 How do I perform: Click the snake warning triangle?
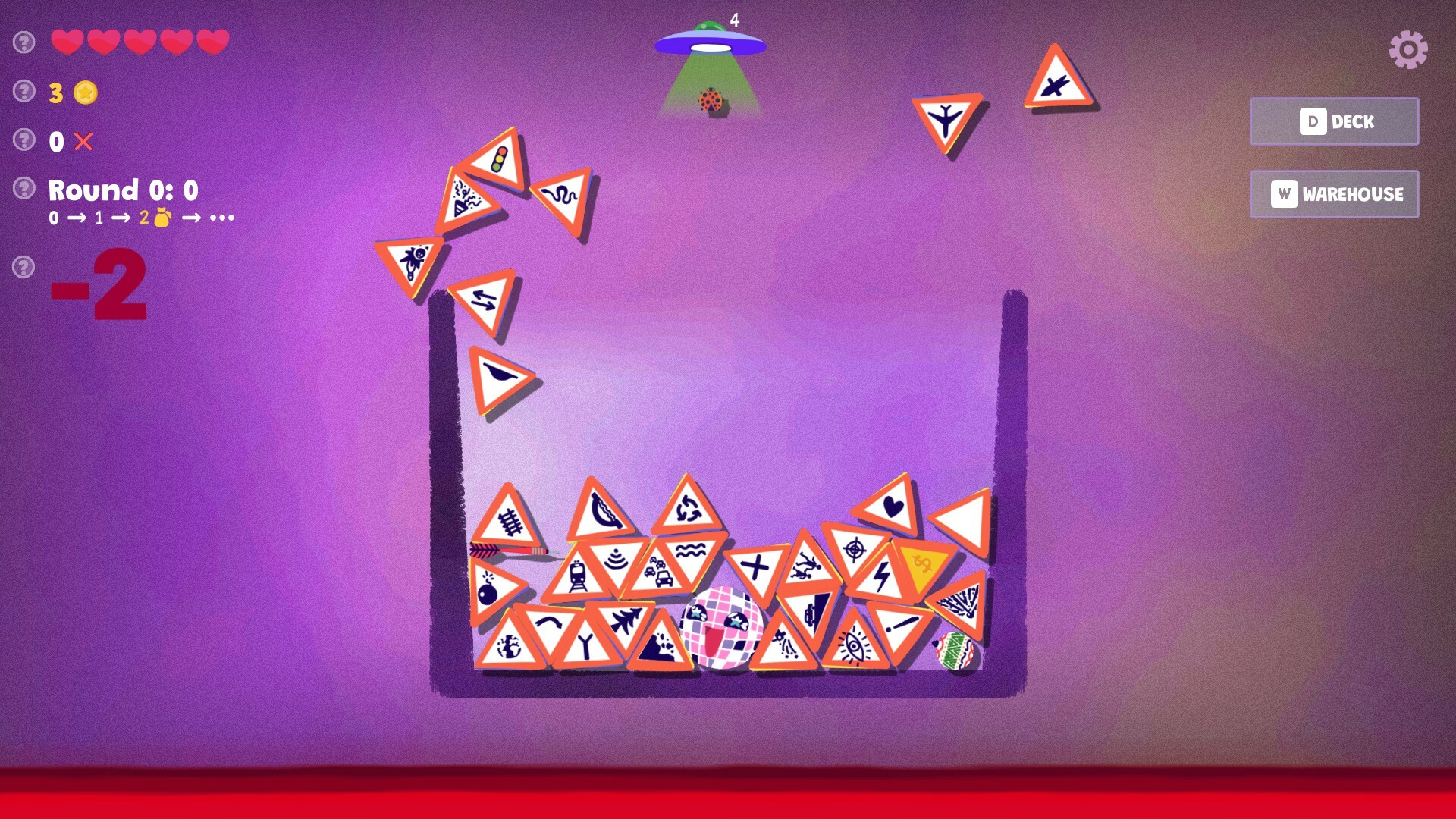tap(559, 196)
